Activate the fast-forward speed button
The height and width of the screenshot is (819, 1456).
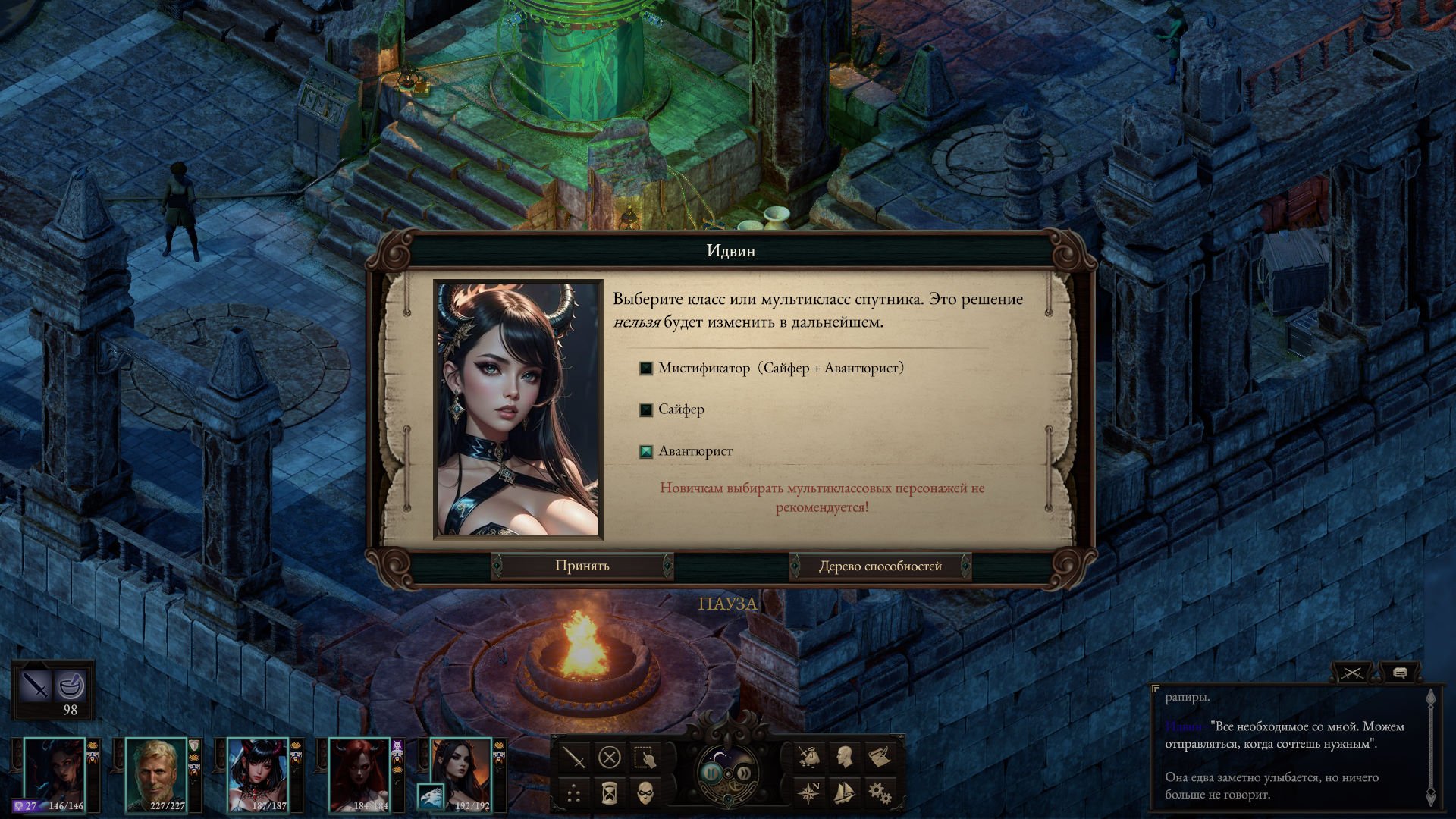click(x=745, y=773)
